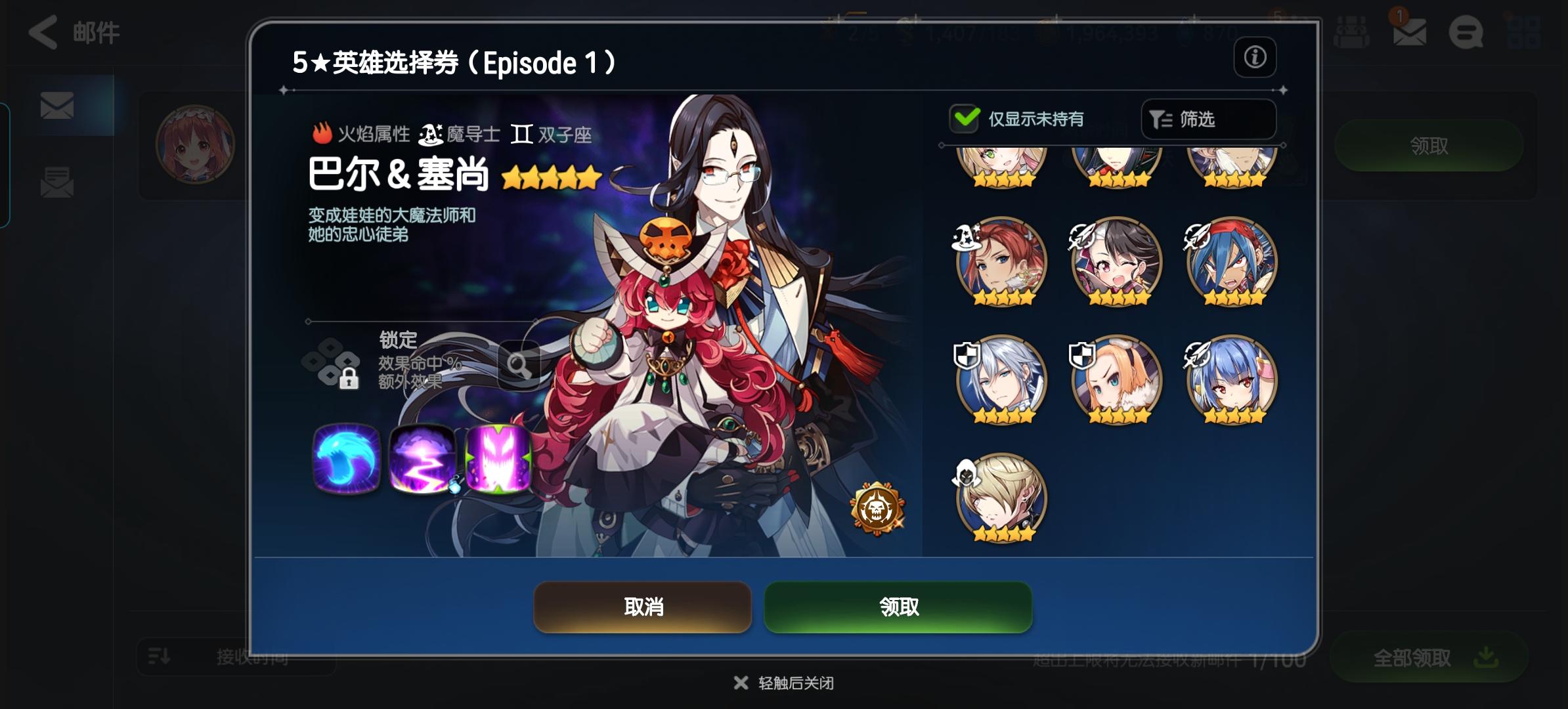Open the purple lightning second skill icon

click(422, 460)
